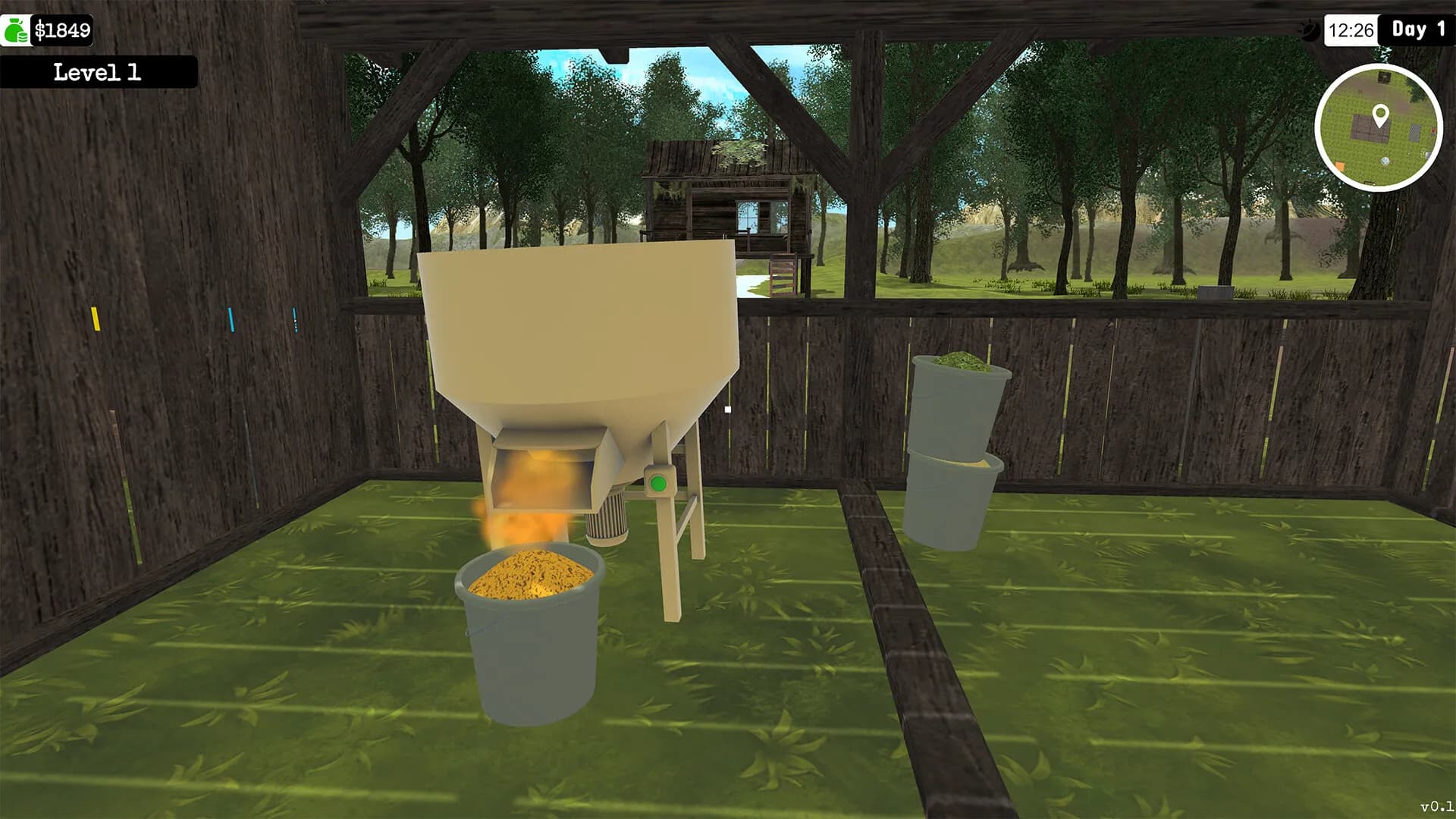The height and width of the screenshot is (819, 1456).
Task: Click the white crosshair reticle
Action: coord(727,409)
